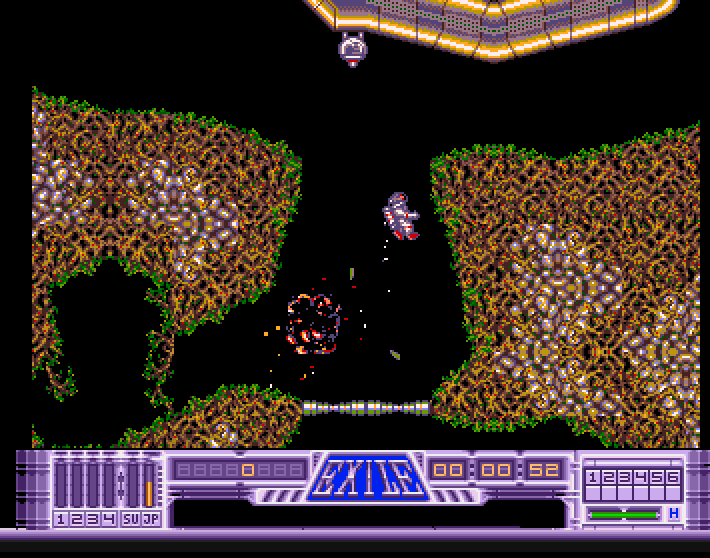This screenshot has height=558, width=710.
Task: Click the blue H indicator
Action: coord(674,513)
